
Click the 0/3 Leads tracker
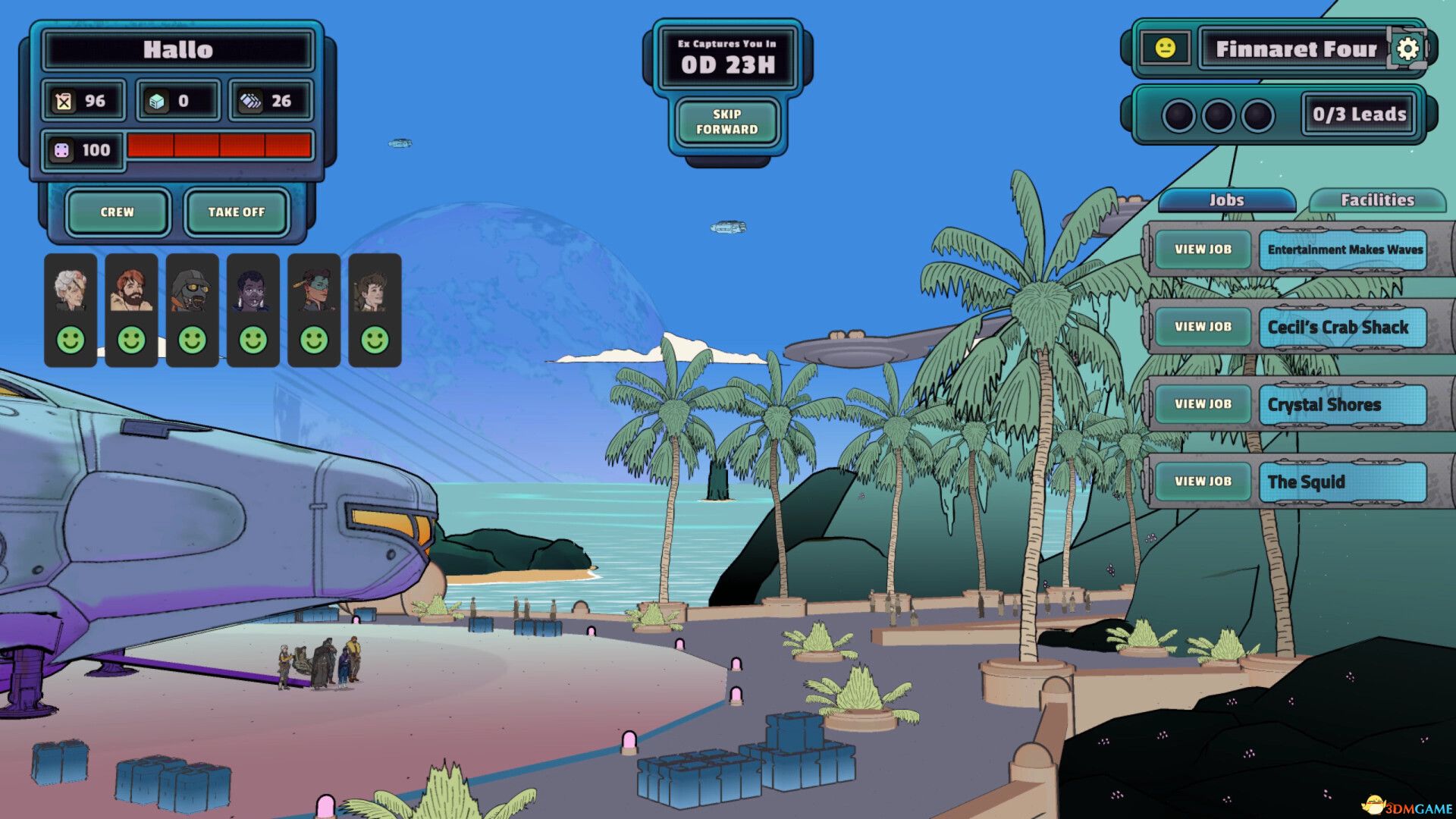[1359, 115]
